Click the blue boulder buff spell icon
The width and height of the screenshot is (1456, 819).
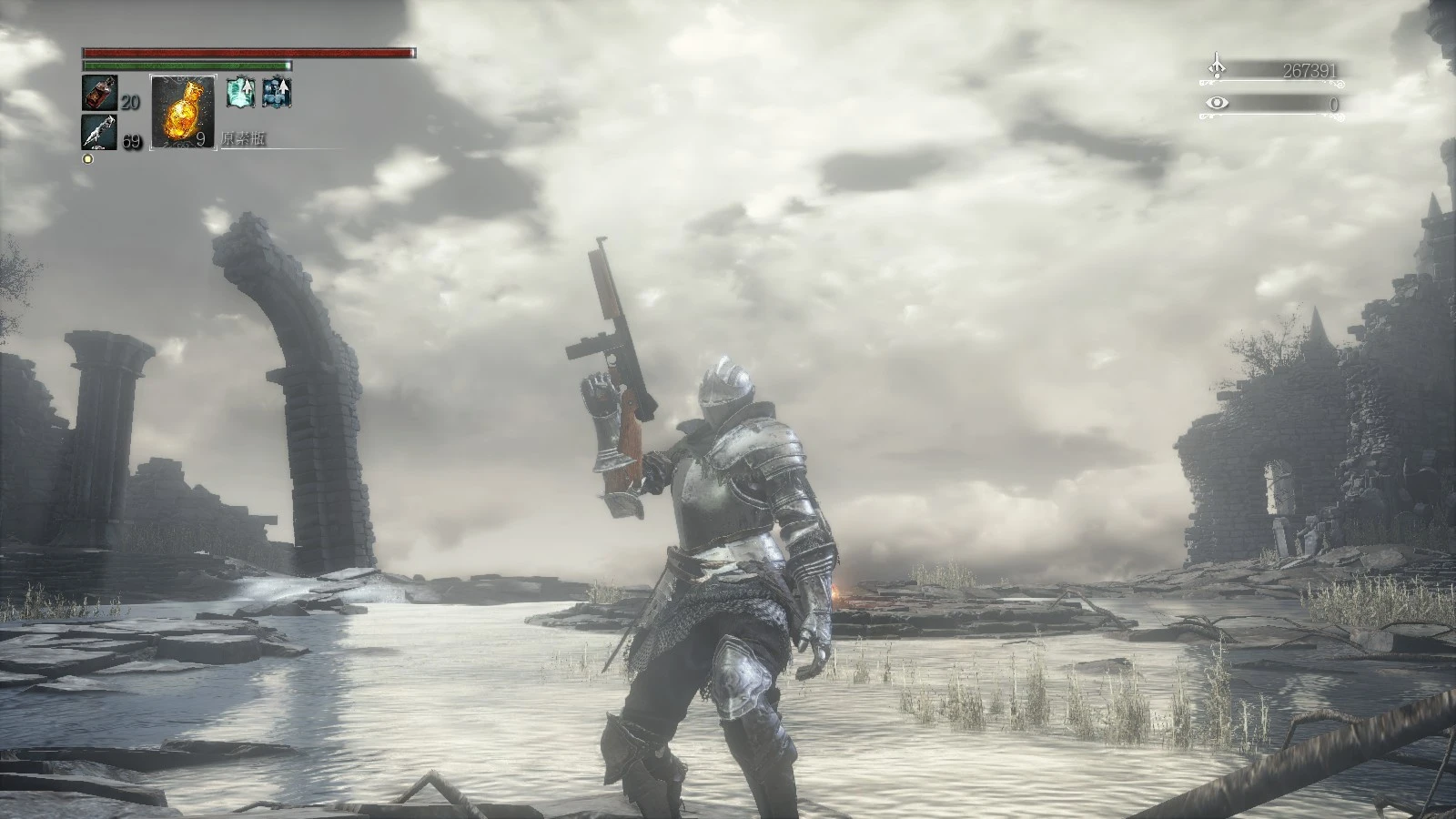click(277, 92)
